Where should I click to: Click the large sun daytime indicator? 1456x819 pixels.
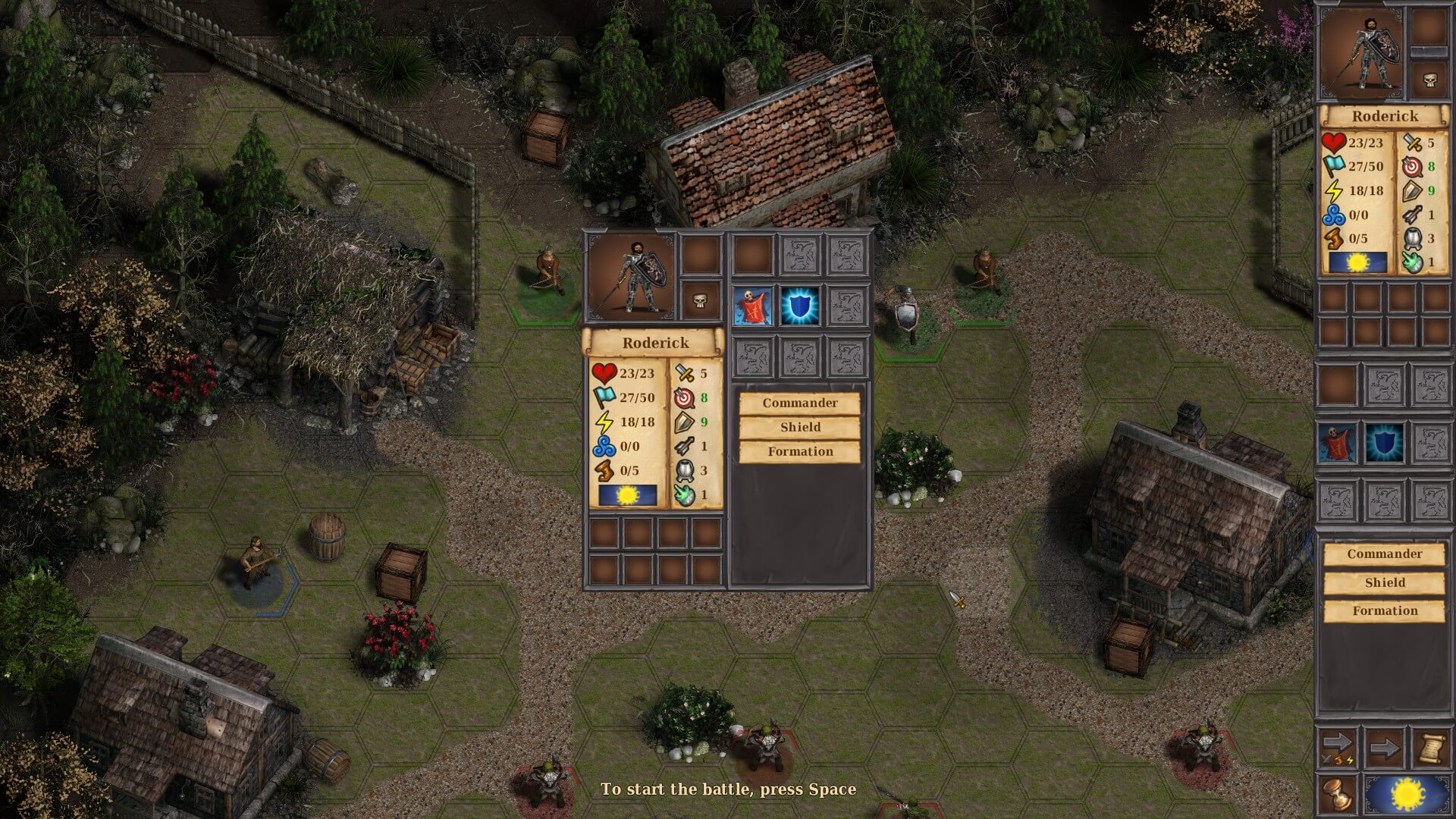coord(1408,794)
